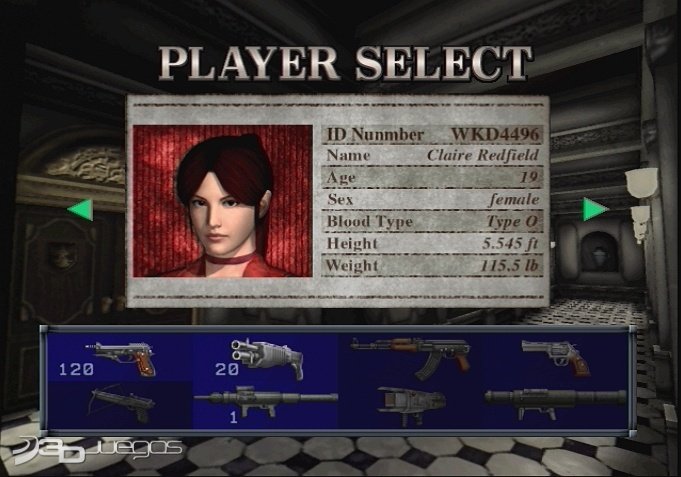Select the revolver weapon slot
This screenshot has width=681, height=477.
pos(555,355)
